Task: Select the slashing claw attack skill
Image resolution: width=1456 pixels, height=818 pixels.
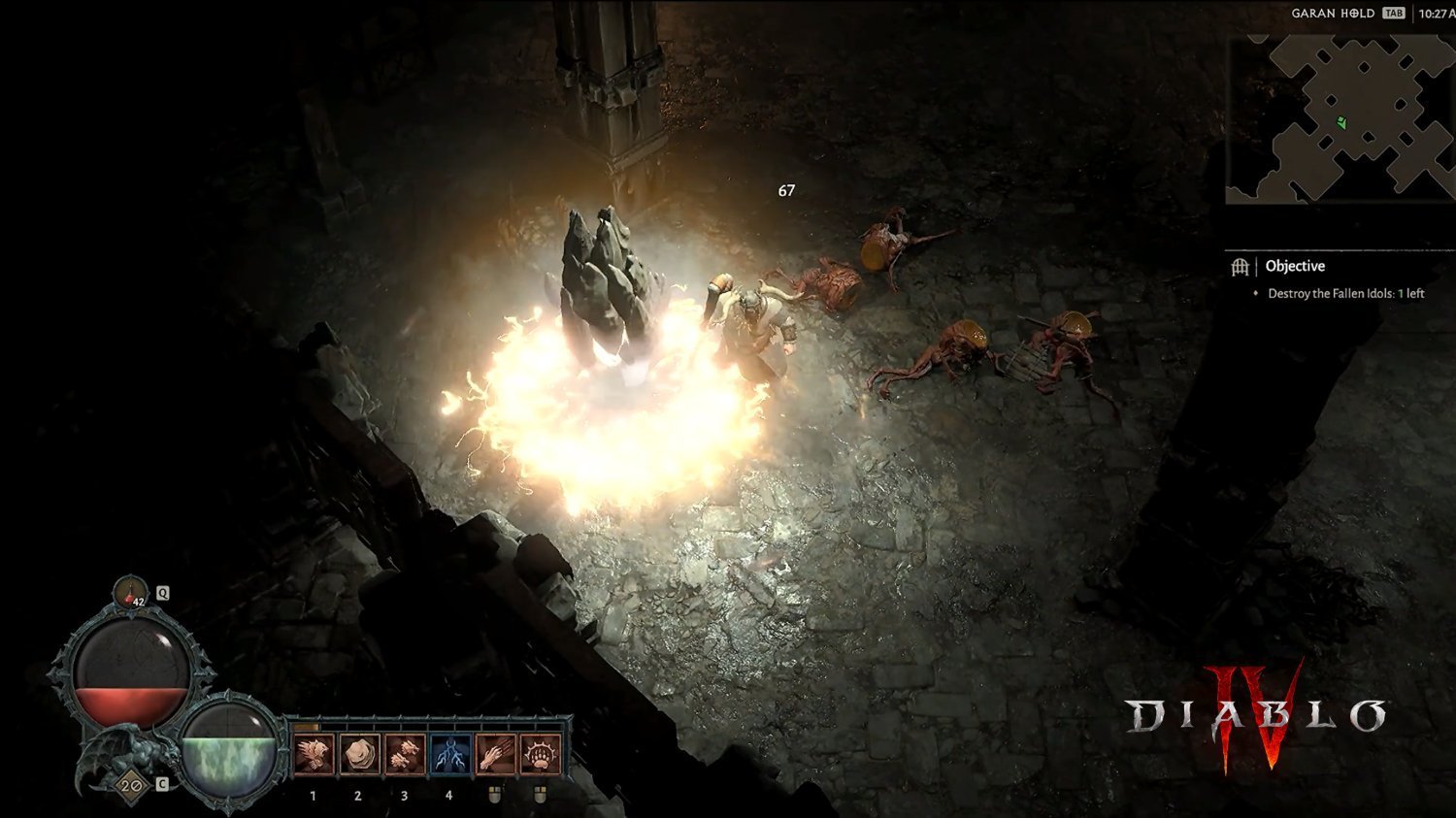Action: (495, 755)
